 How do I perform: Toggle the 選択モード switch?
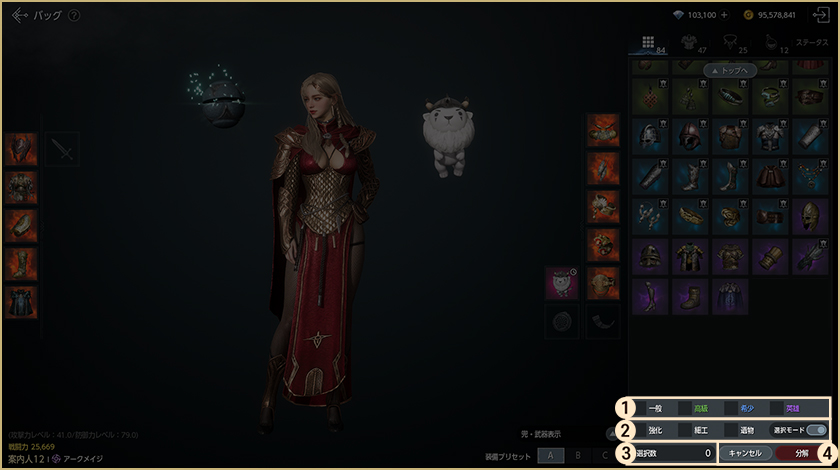point(816,430)
